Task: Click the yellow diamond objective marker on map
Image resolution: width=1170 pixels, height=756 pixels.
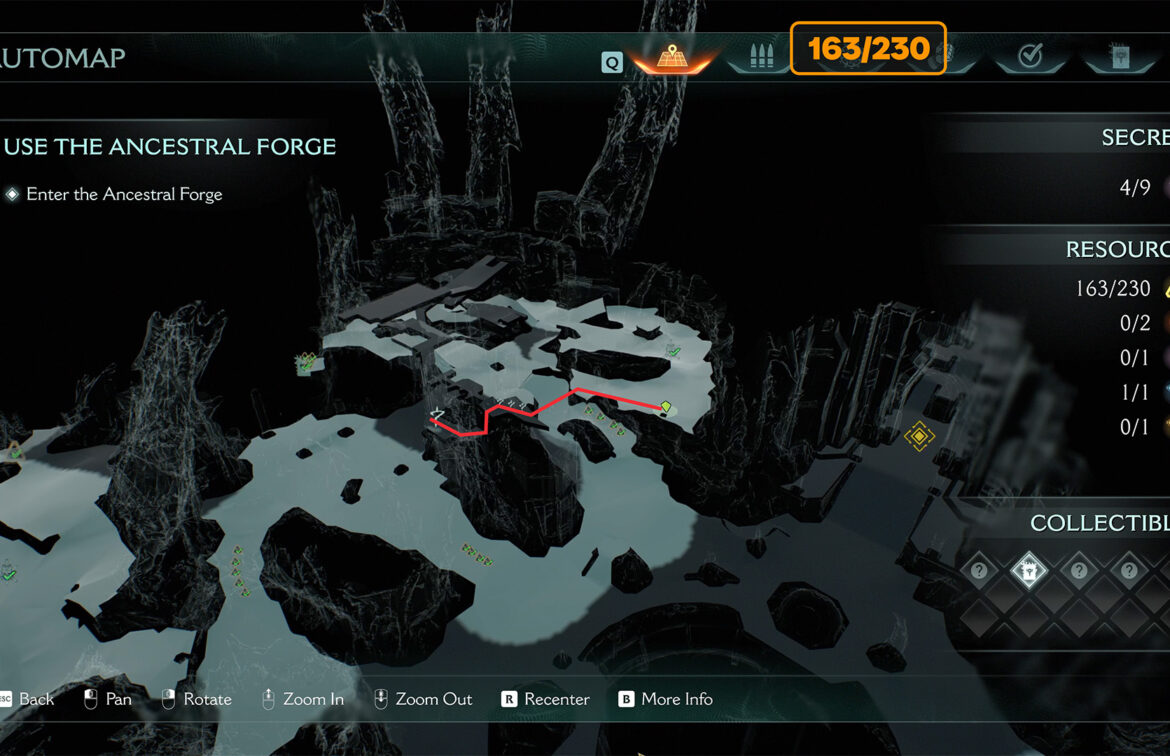Action: click(x=918, y=436)
